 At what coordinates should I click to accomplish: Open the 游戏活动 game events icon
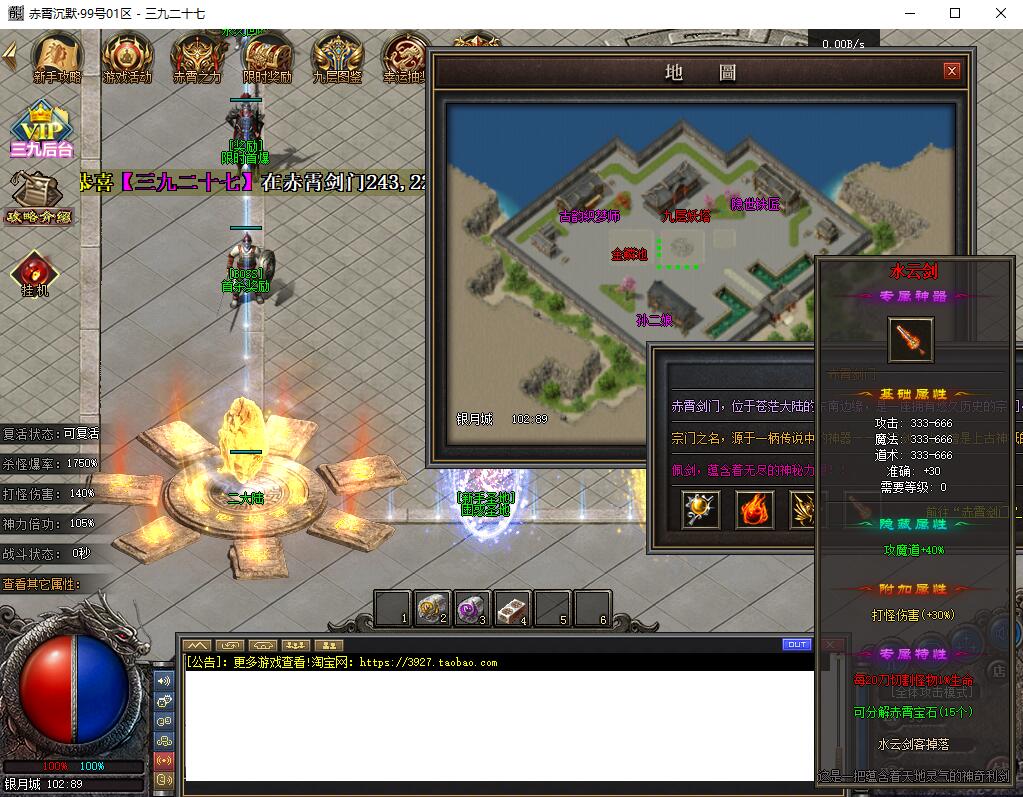click(127, 57)
